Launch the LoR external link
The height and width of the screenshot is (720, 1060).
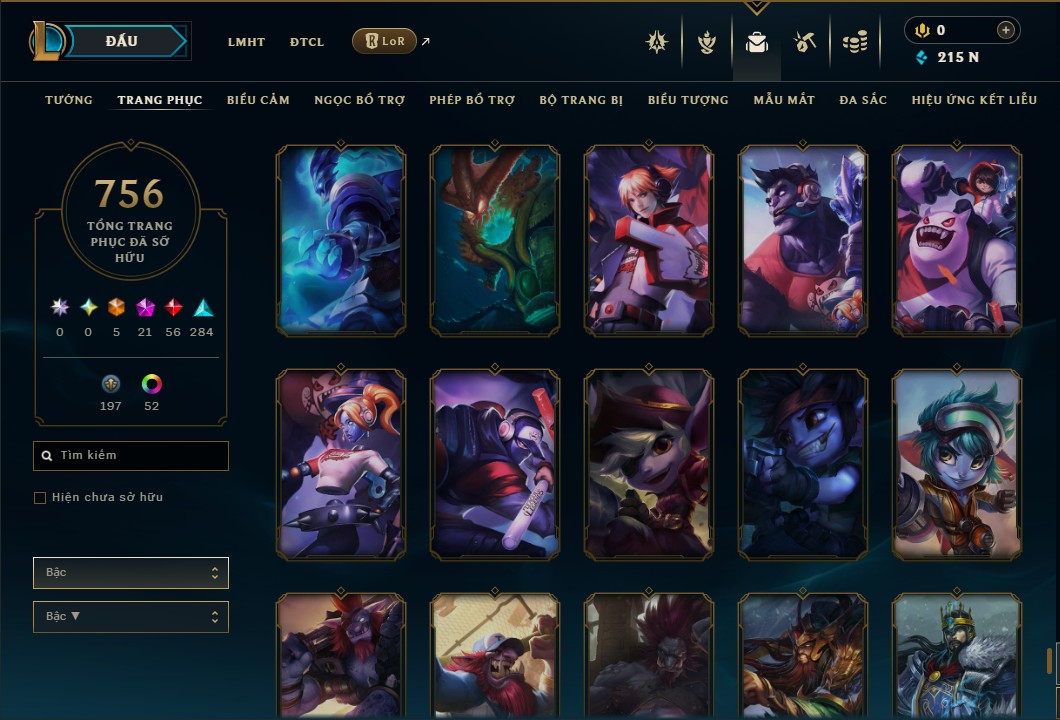(385, 41)
